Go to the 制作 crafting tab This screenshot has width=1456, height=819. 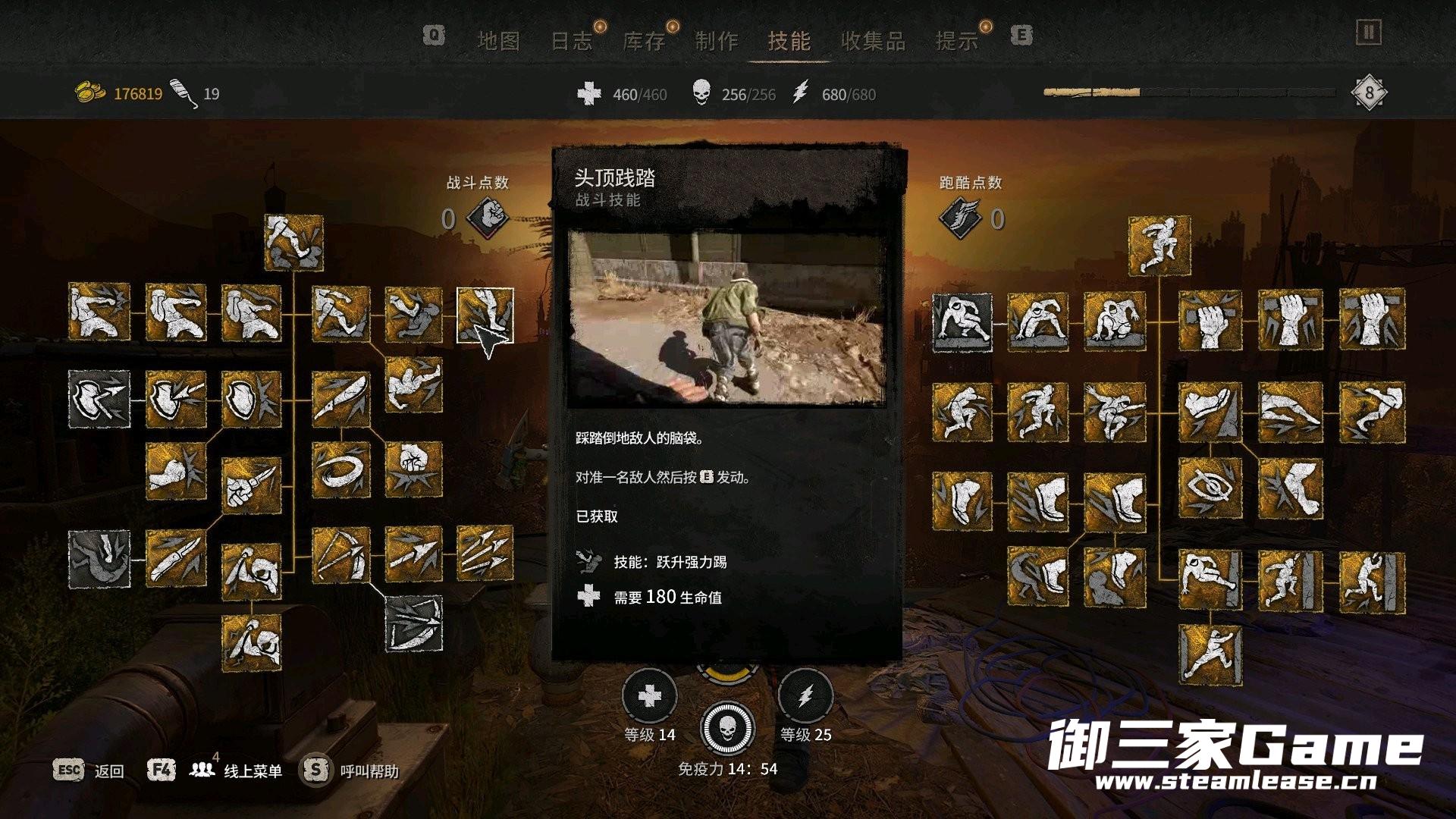click(716, 41)
